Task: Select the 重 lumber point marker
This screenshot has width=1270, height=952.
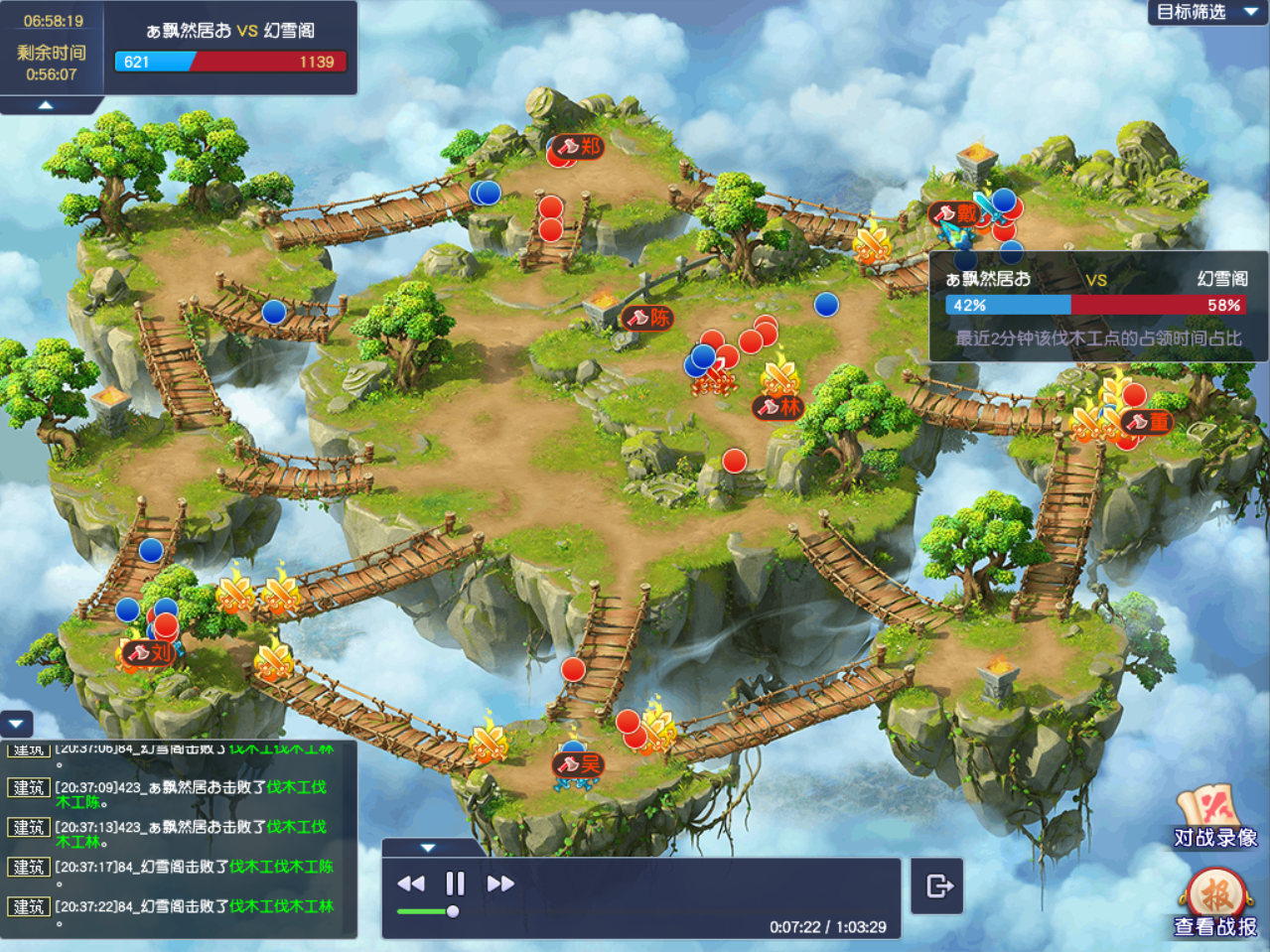Action: point(1147,422)
